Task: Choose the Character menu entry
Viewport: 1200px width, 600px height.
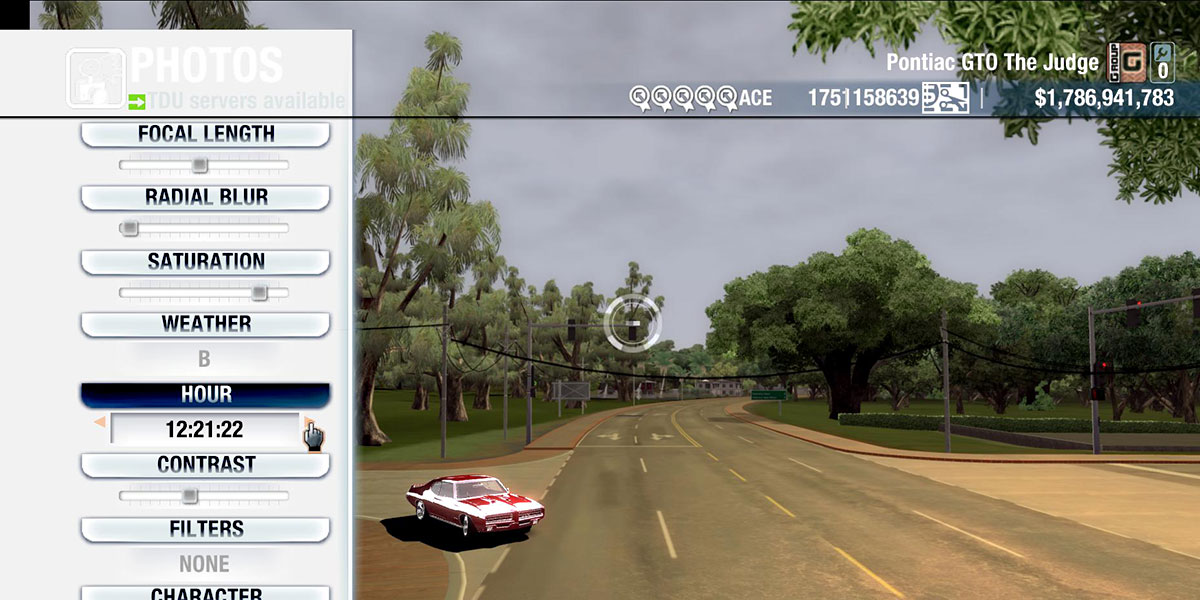Action: point(205,593)
